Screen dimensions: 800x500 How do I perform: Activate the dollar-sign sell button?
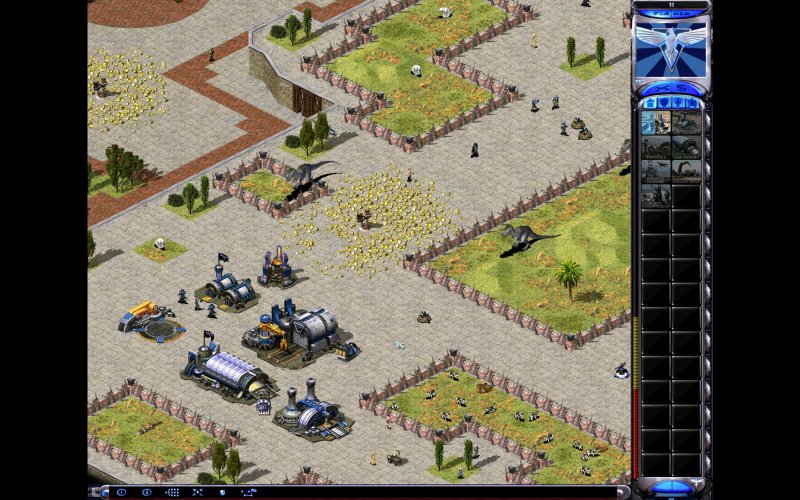click(682, 88)
